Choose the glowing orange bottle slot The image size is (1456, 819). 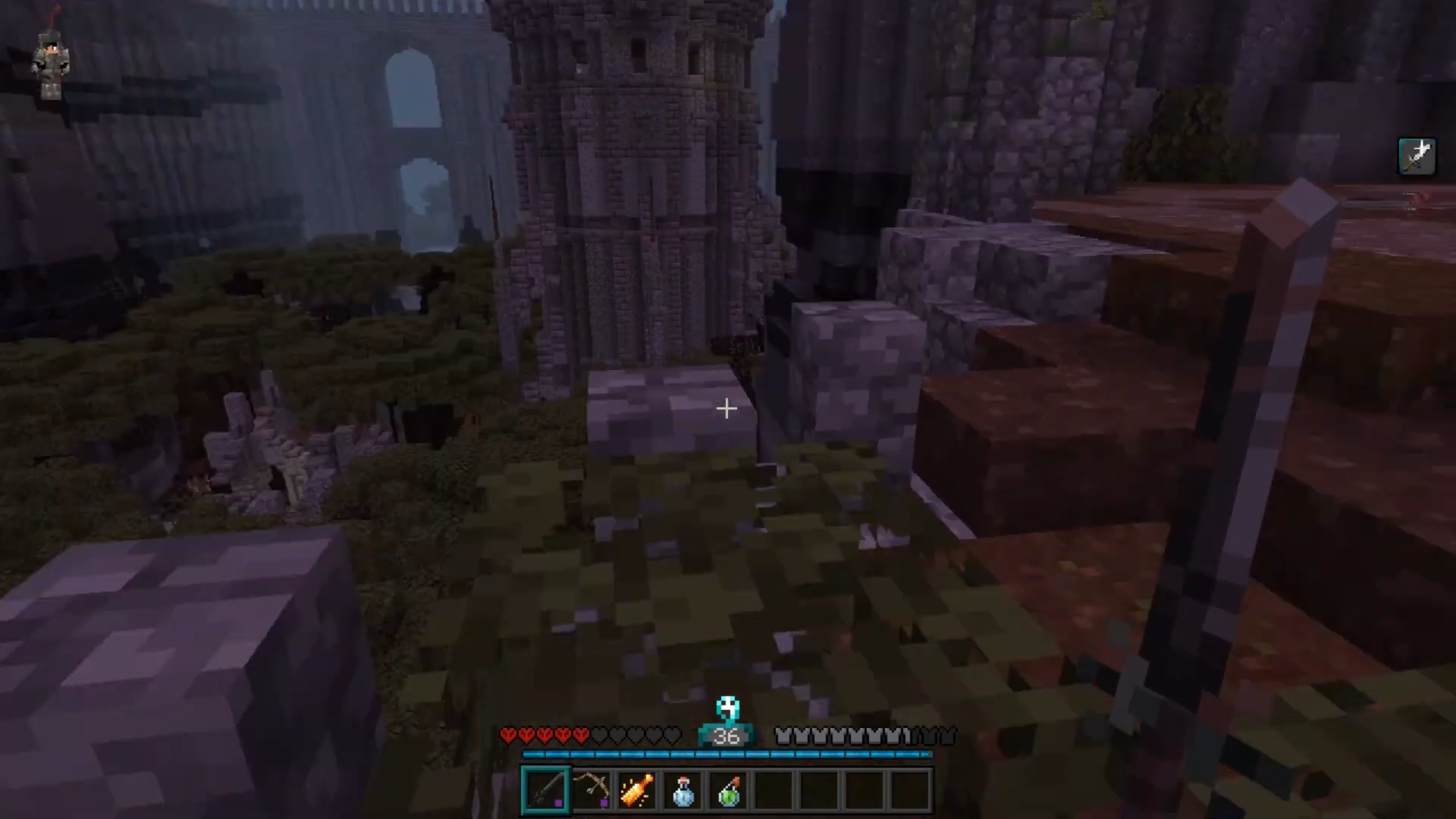tap(637, 790)
